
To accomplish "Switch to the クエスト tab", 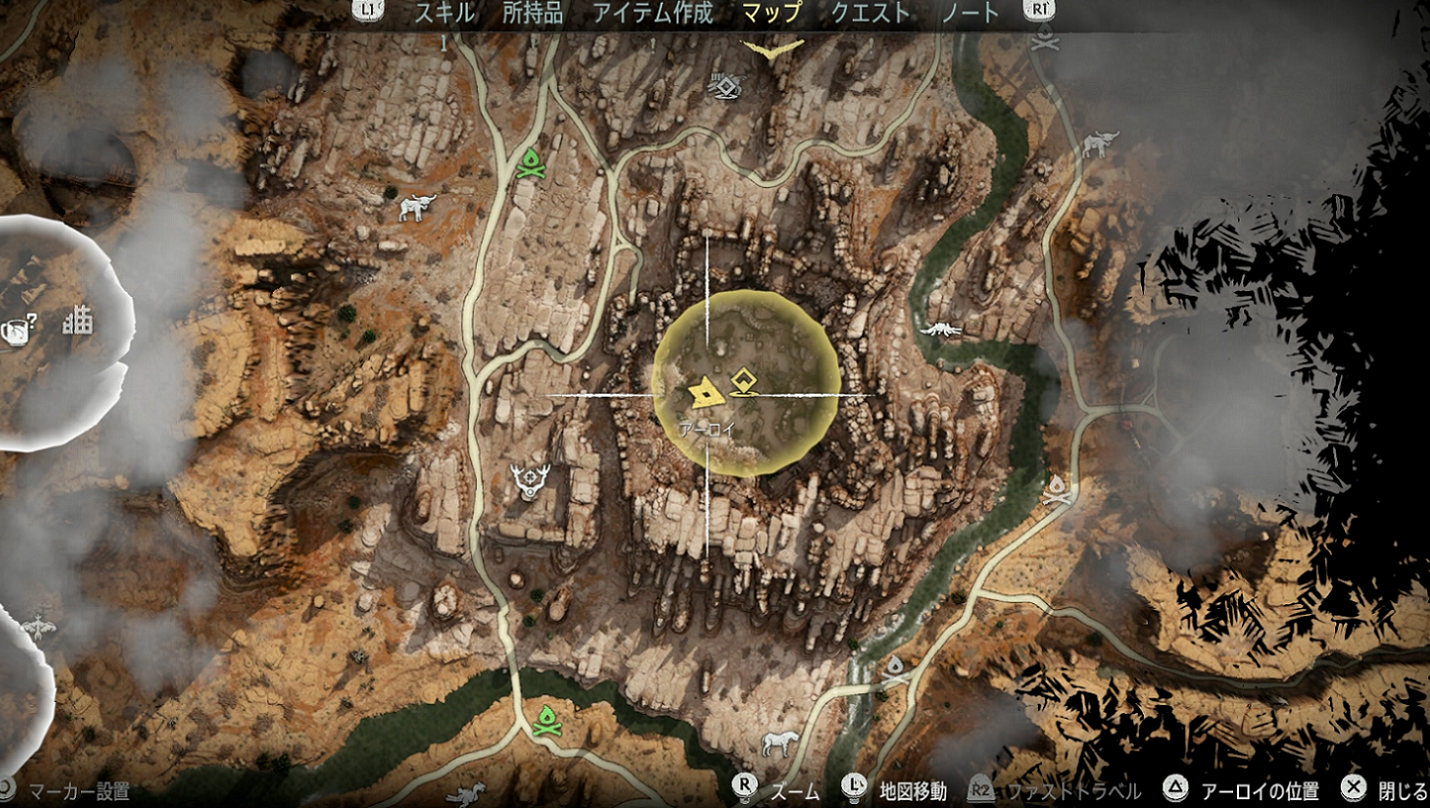I will click(x=871, y=13).
